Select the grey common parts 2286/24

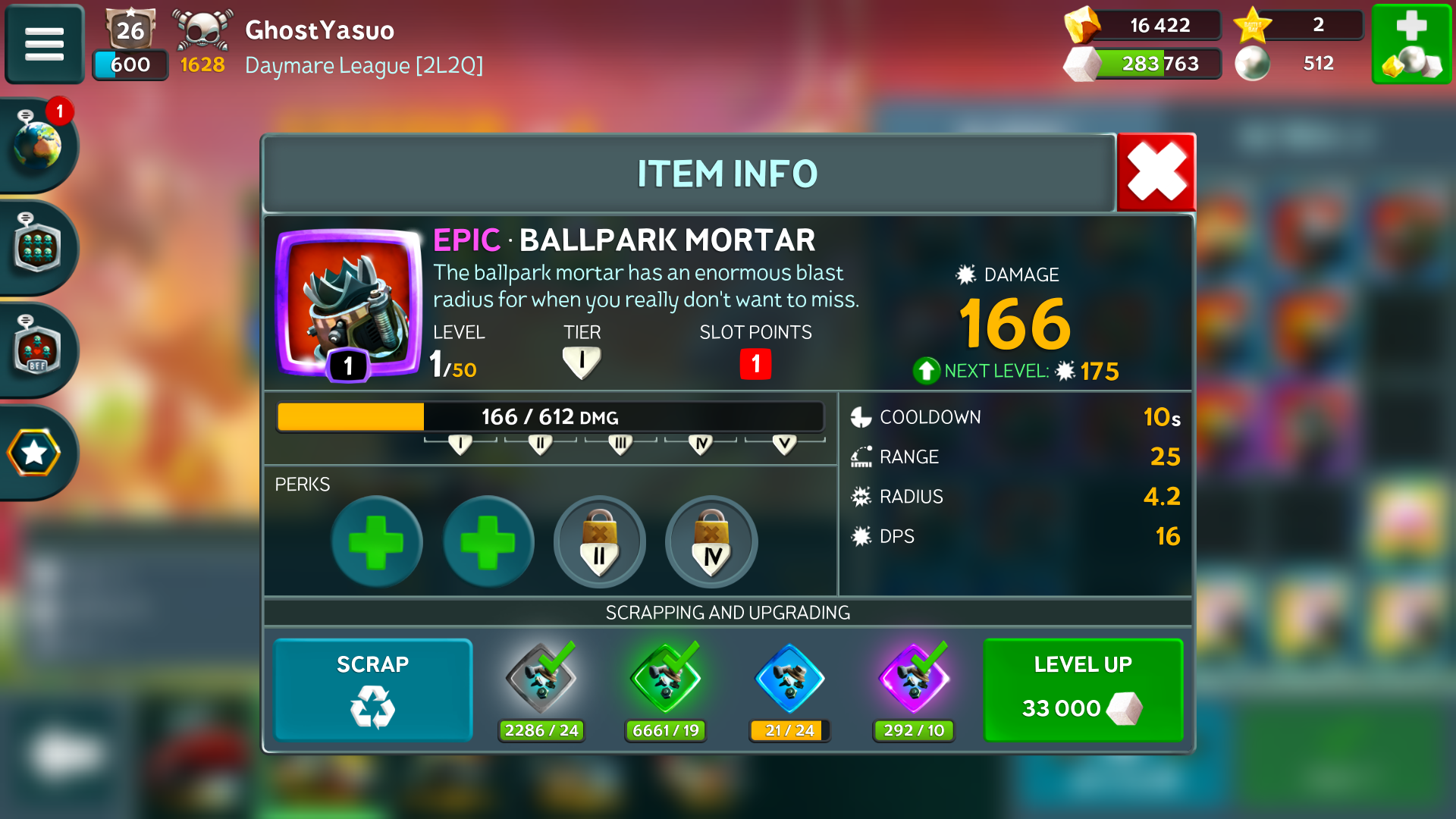(x=541, y=679)
